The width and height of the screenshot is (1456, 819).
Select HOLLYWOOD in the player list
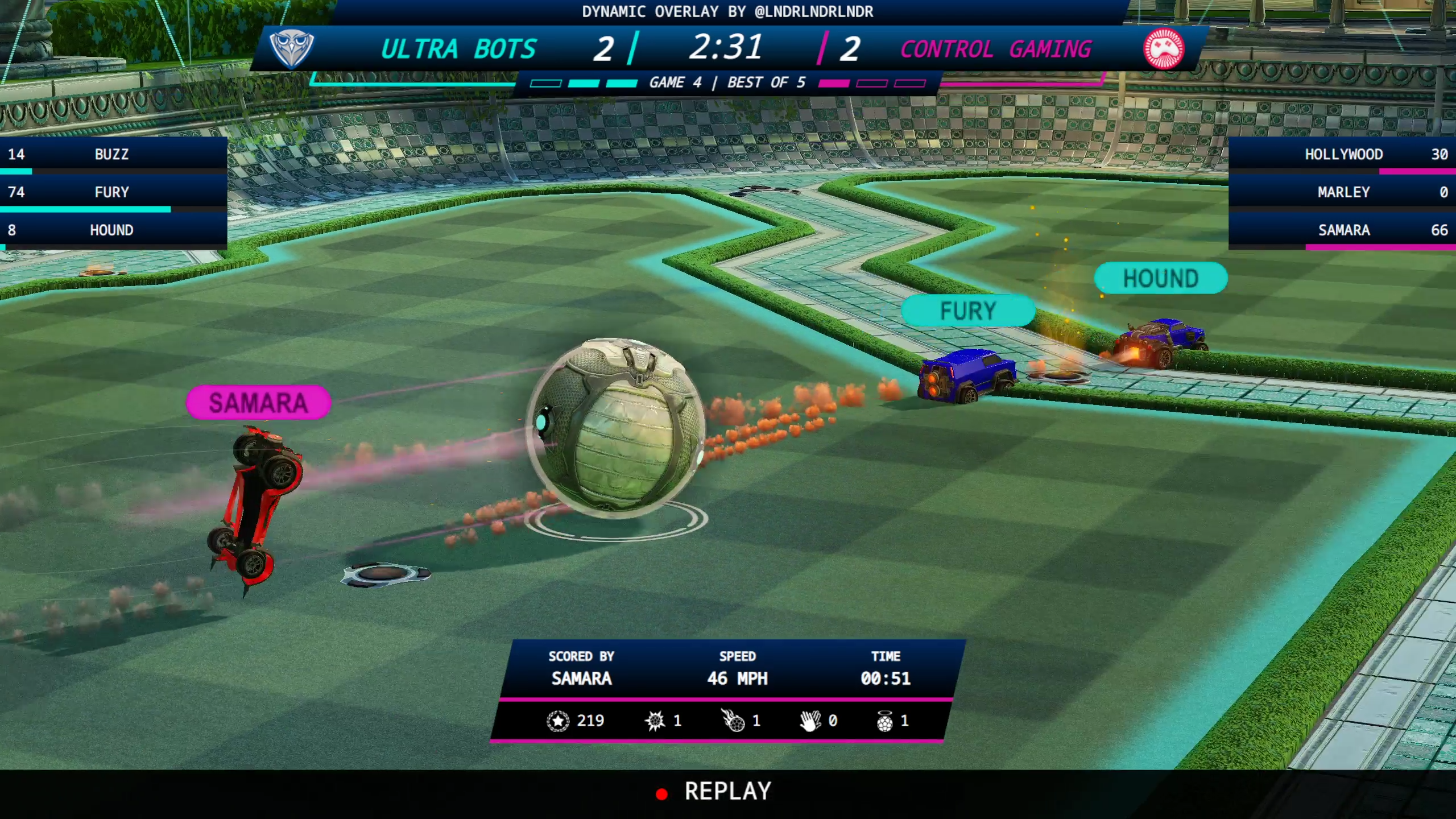pos(1343,154)
